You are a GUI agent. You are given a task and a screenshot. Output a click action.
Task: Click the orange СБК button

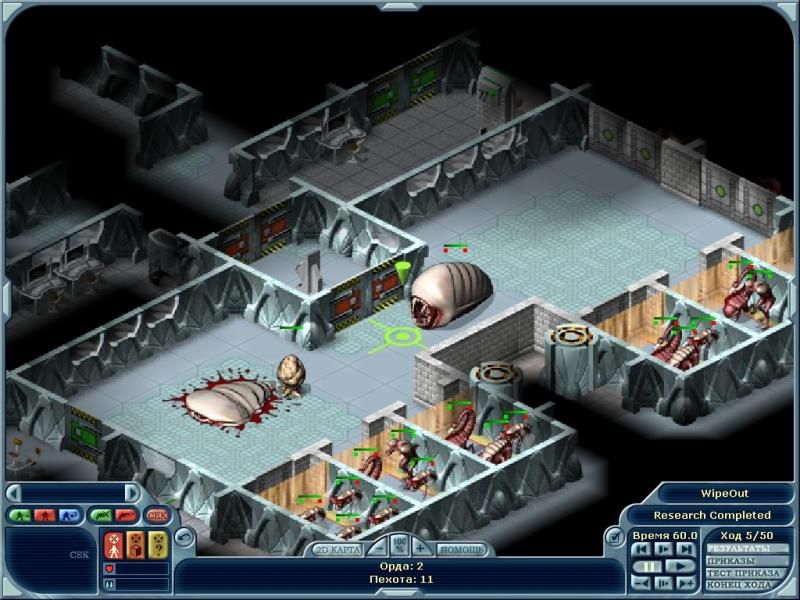tap(157, 515)
